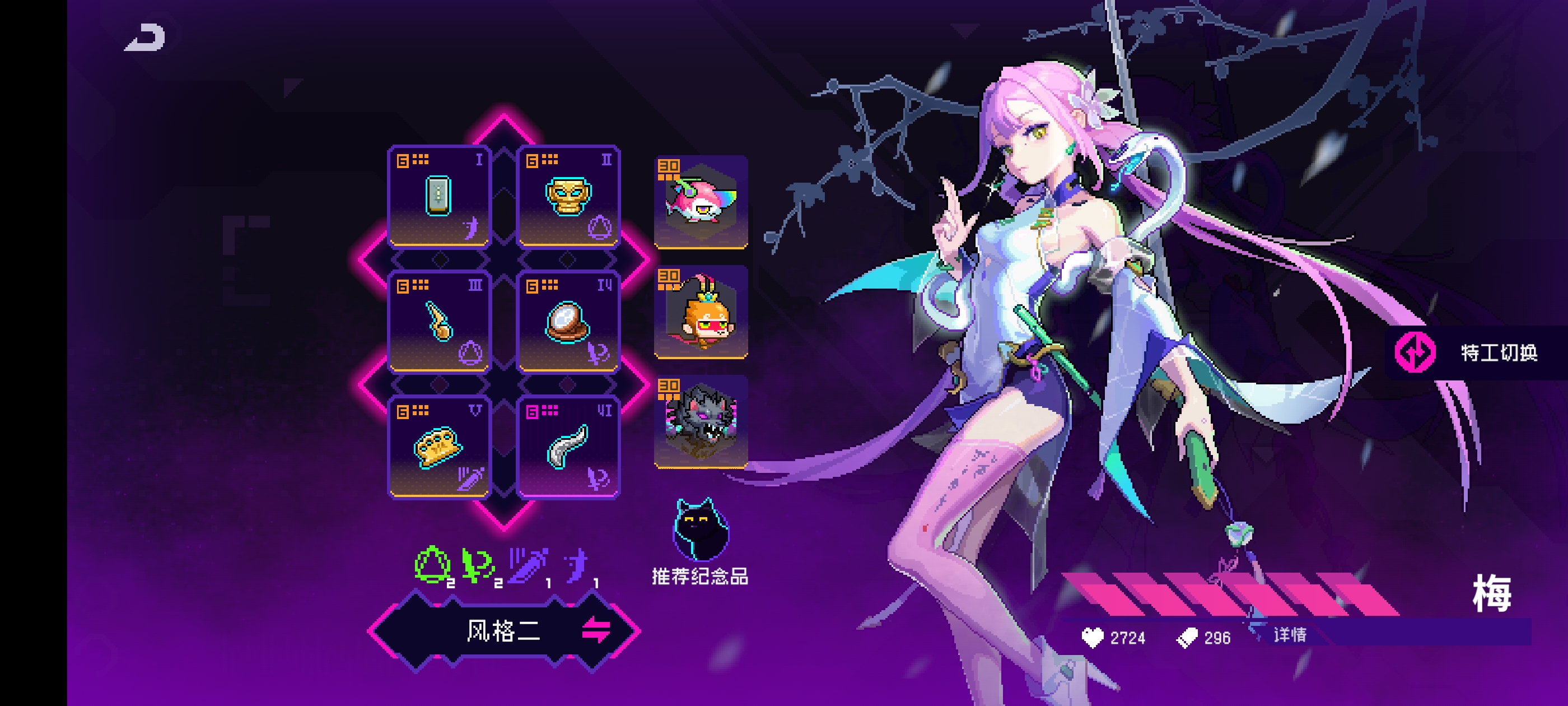Screen dimensions: 1568x706
Task: Select the black wolf souvenir
Action: tap(701, 421)
